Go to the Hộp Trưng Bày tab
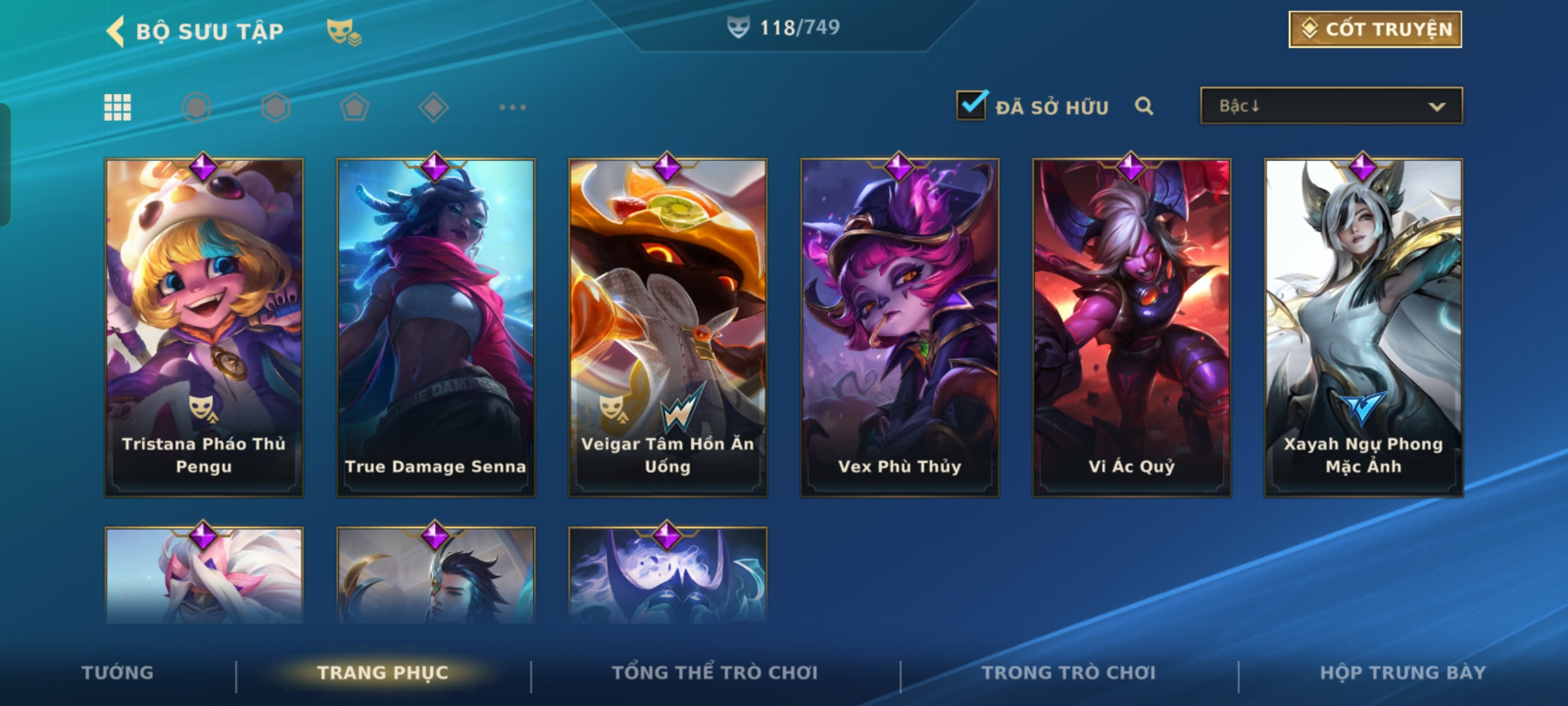This screenshot has height=706, width=1568. [1403, 673]
